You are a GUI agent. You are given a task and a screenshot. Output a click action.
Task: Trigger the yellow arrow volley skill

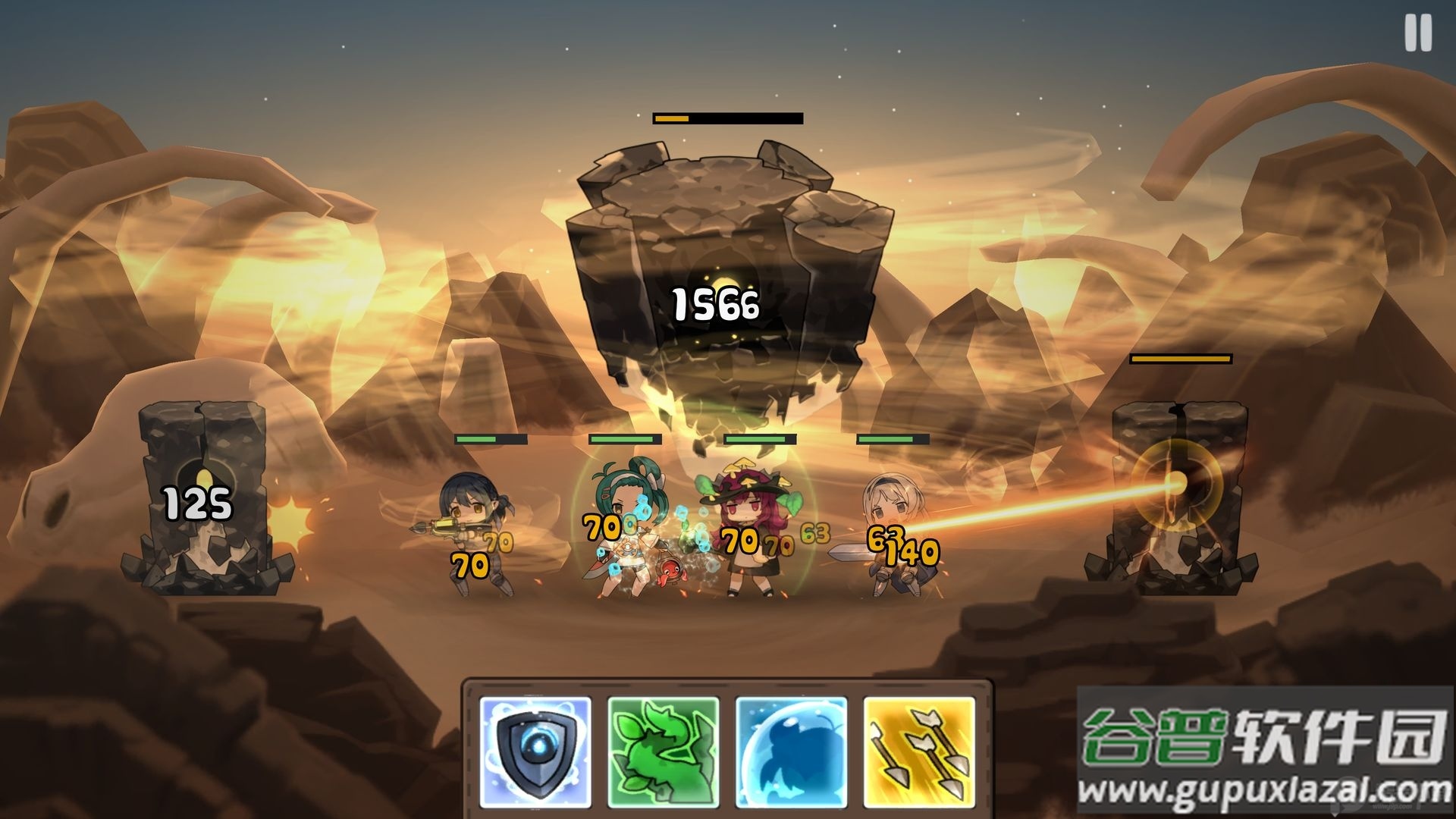click(x=919, y=752)
